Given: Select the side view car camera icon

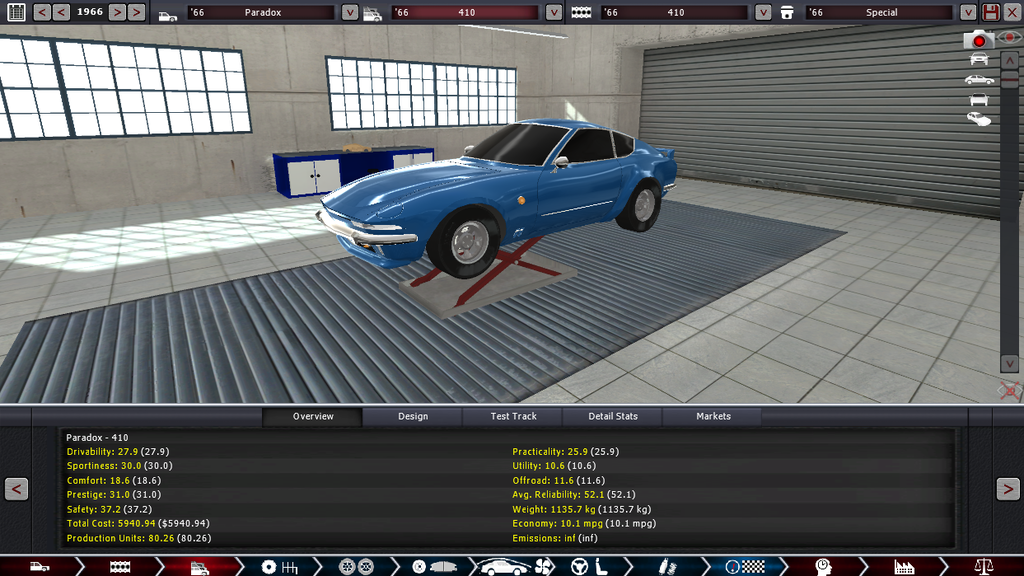Looking at the screenshot, I should (x=979, y=80).
